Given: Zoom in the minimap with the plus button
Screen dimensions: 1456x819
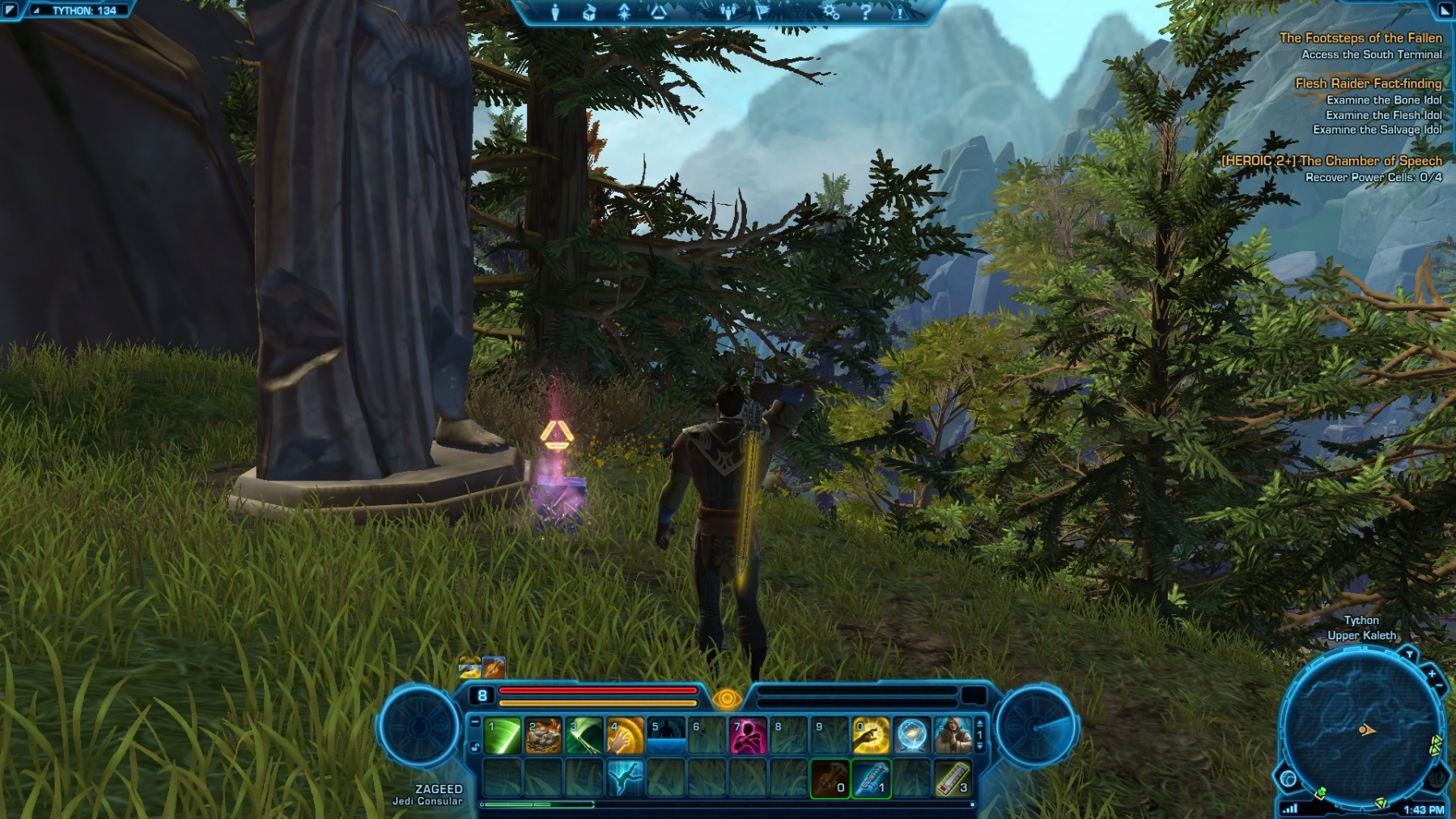Looking at the screenshot, I should [x=1432, y=673].
